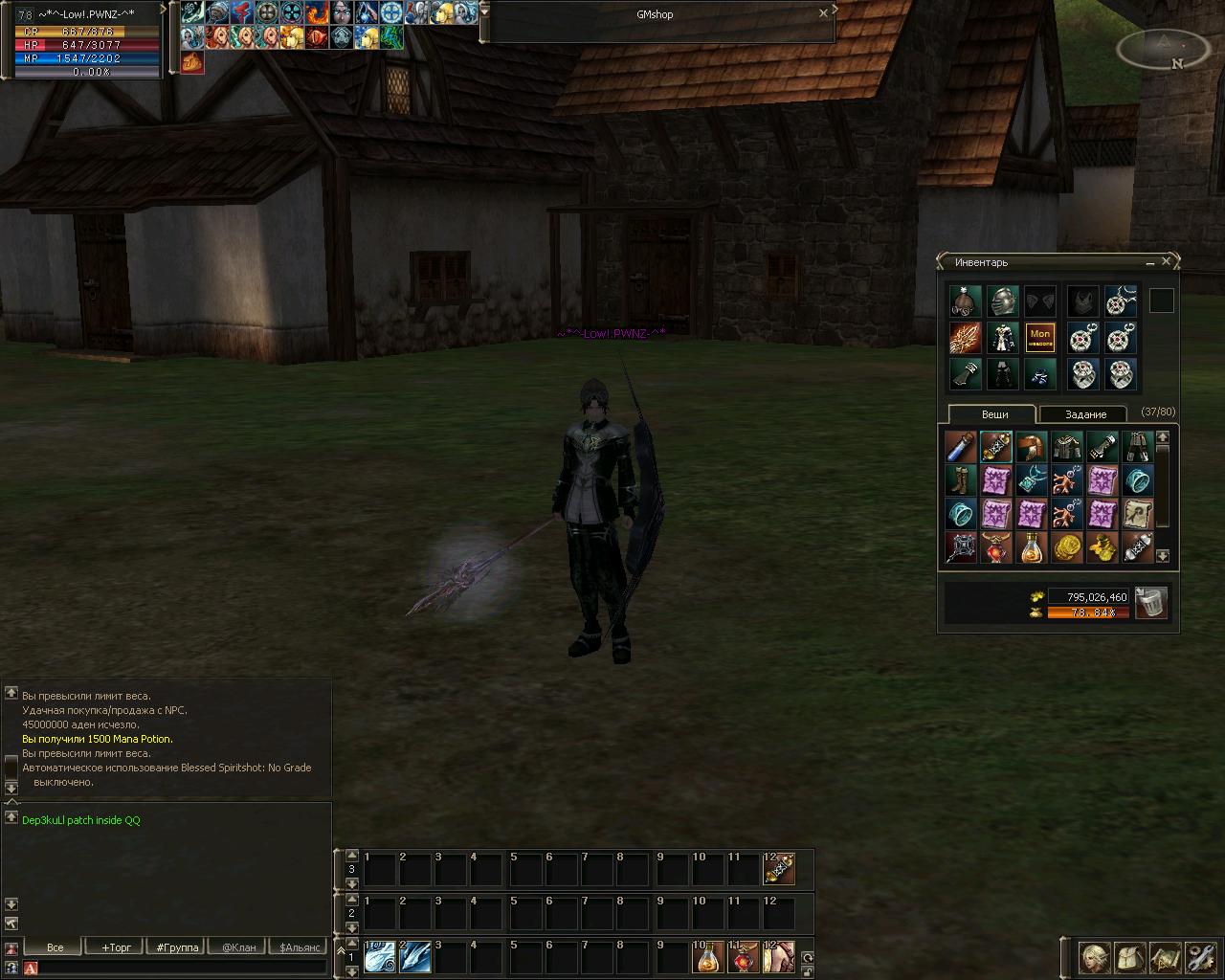Viewport: 1225px width, 980px height.
Task: Click the equipped knight helmet slot
Action: [x=1001, y=301]
